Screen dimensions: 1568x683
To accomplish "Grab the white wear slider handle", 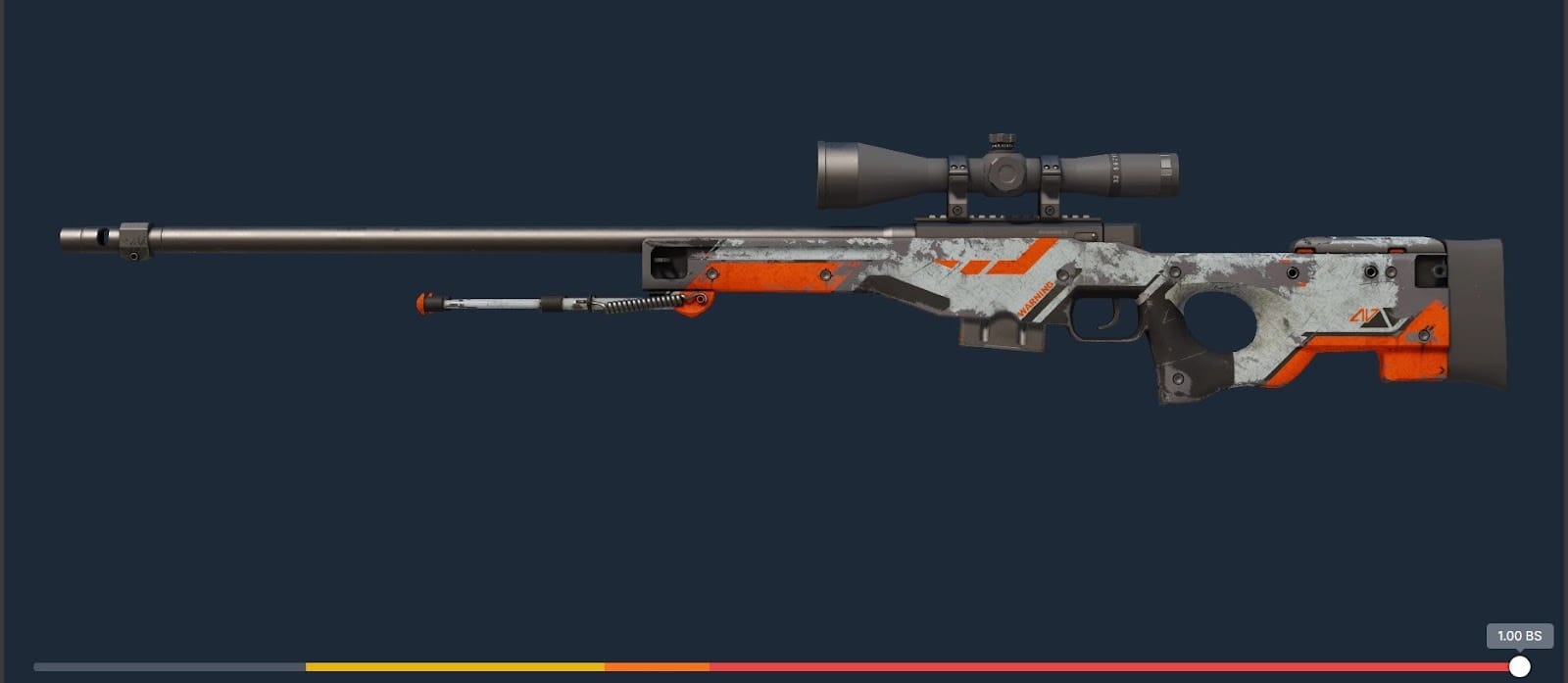I will (1519, 666).
